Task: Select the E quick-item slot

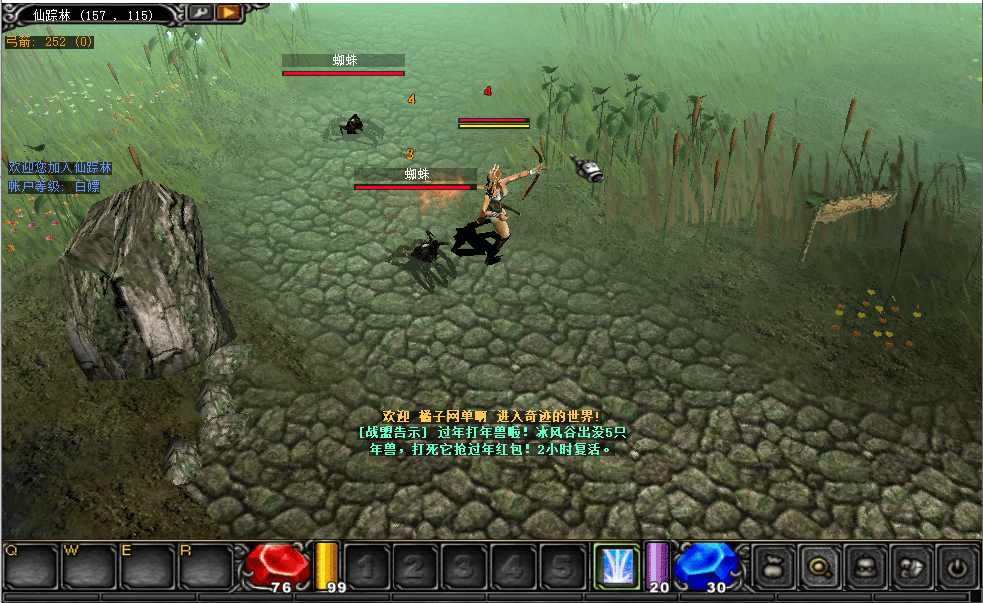Action: (148, 567)
